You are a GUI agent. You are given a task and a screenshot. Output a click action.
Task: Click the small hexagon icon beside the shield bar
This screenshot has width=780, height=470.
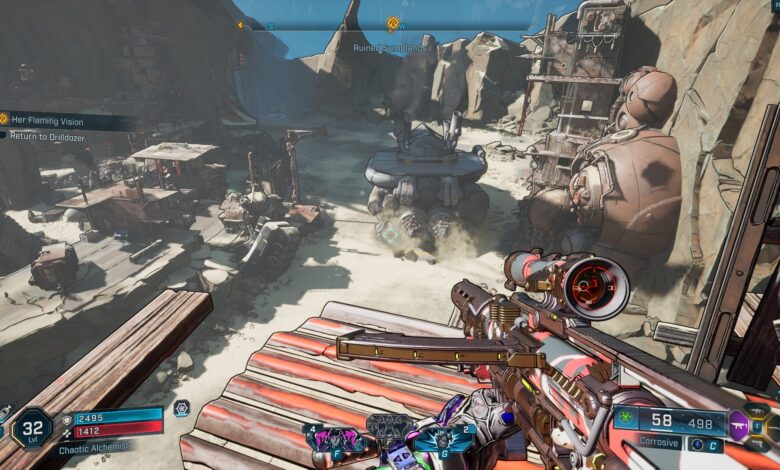click(181, 408)
